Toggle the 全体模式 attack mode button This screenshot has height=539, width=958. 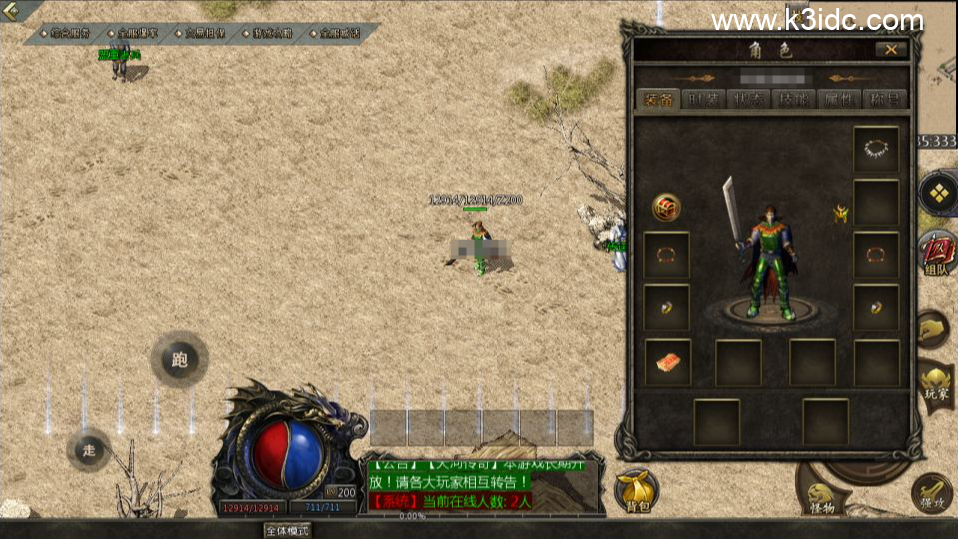[x=286, y=530]
